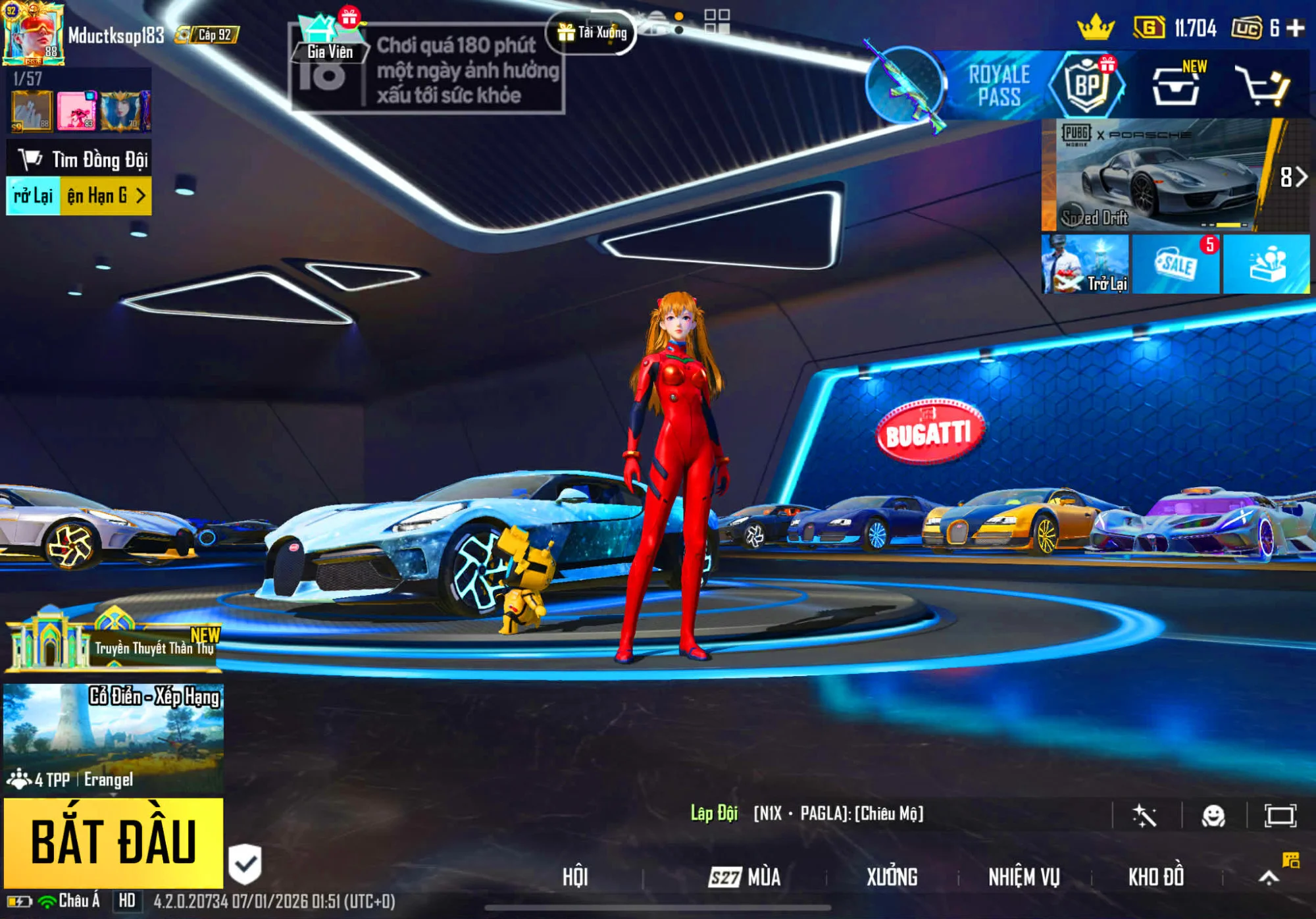Screen dimensions: 1316x919
Task: Open the KHO ĐỒ inventory
Action: click(1156, 877)
